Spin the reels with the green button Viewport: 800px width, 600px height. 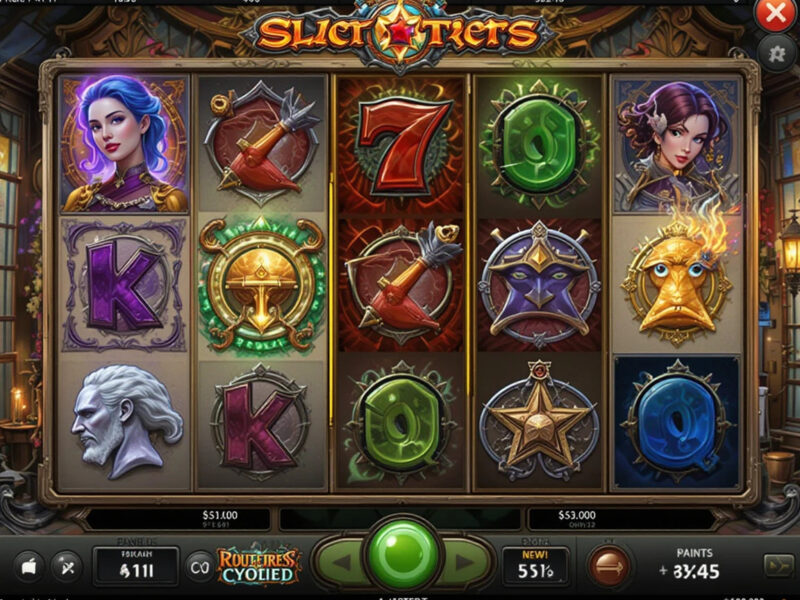403,555
